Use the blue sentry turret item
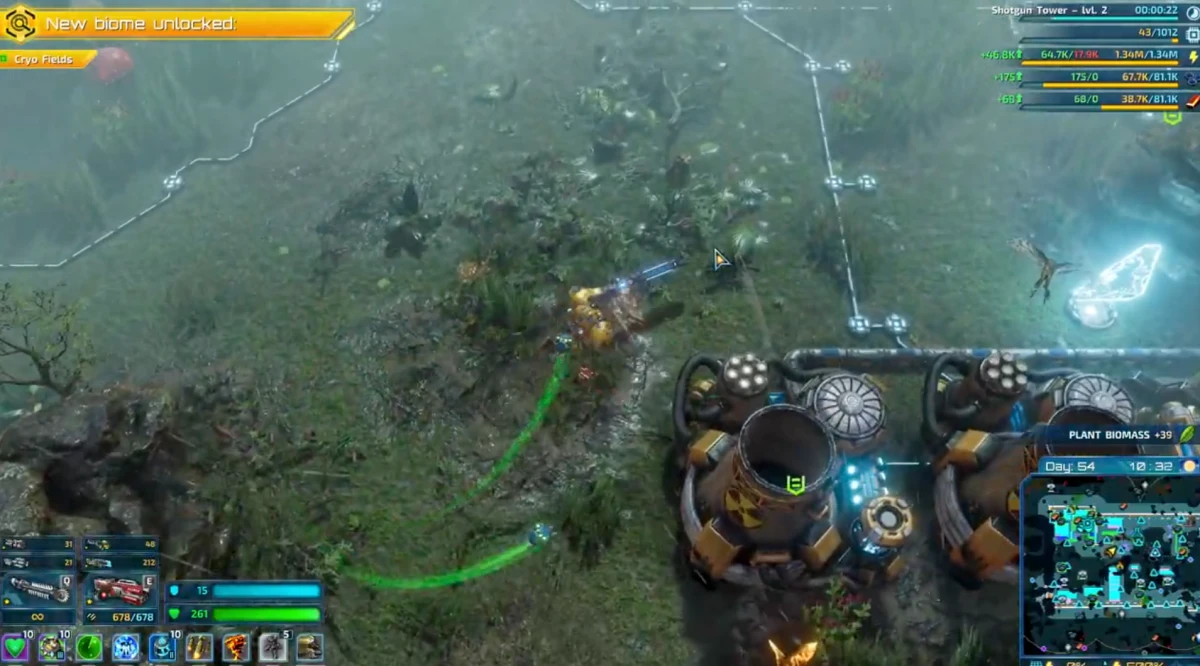This screenshot has height=666, width=1200. tap(162, 648)
